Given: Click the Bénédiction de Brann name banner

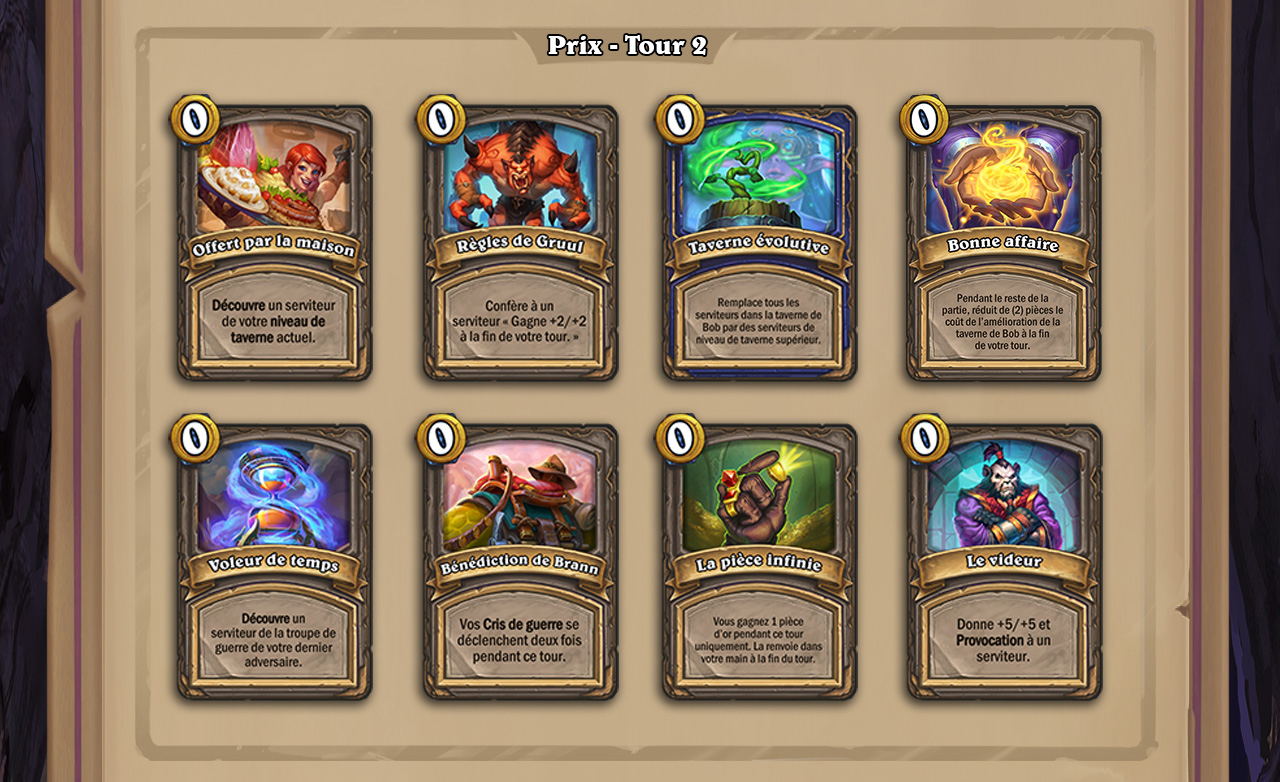Looking at the screenshot, I should pyautogui.click(x=518, y=563).
